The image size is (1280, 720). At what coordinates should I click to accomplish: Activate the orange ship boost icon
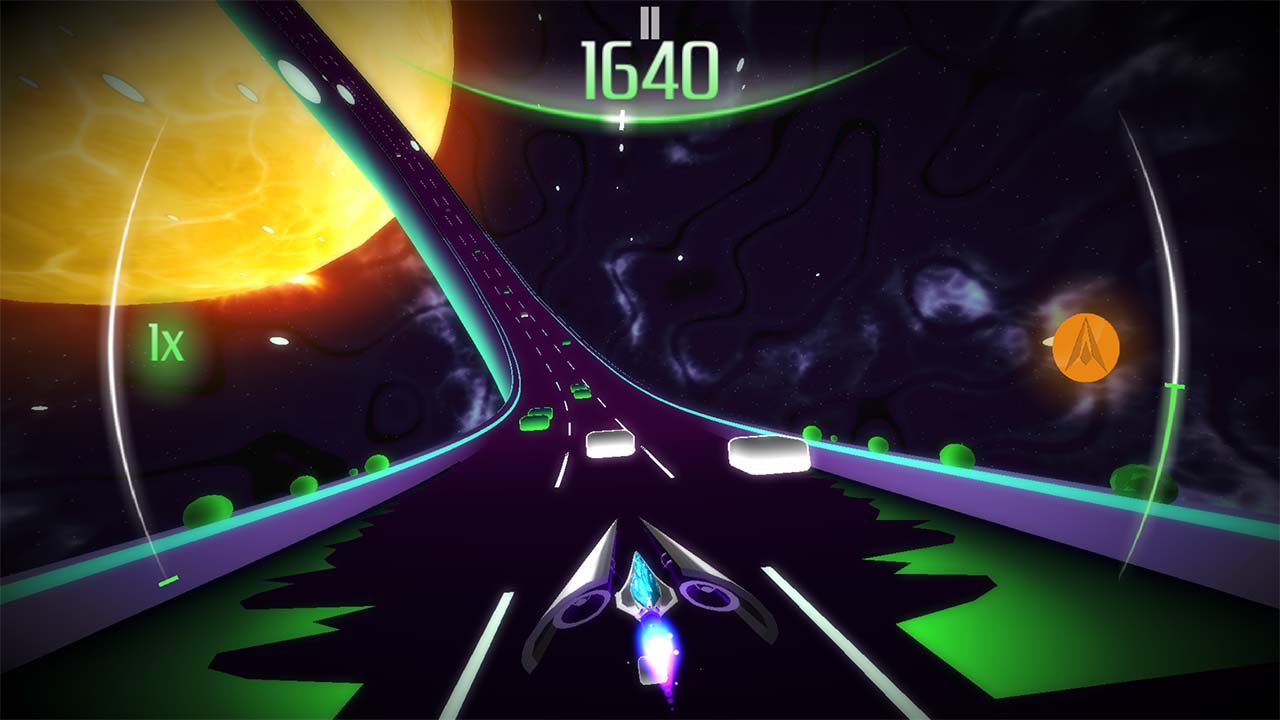point(1086,347)
